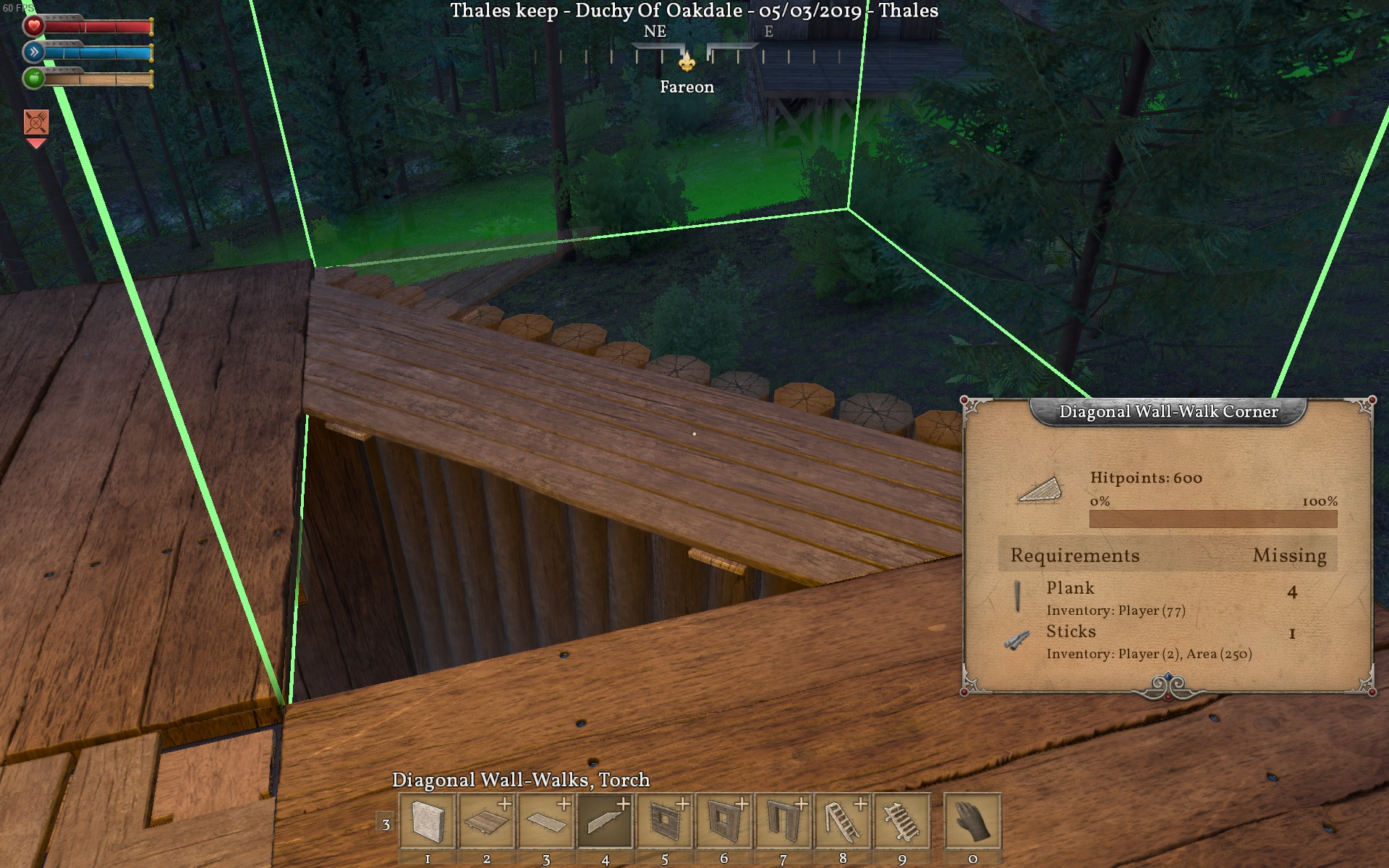Click the hunger status effect icon

click(36, 122)
